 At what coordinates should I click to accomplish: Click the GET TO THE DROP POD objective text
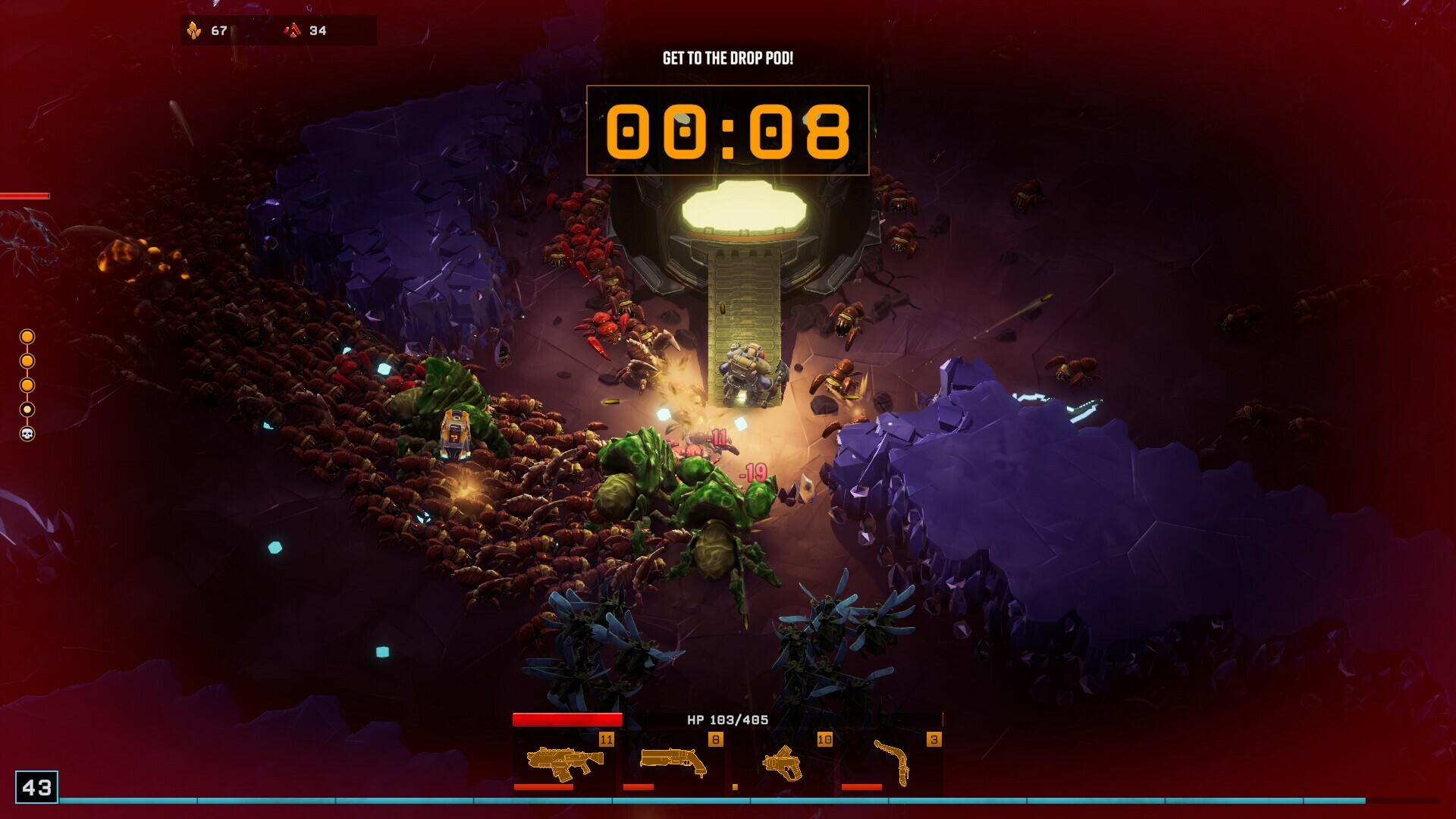(x=730, y=56)
